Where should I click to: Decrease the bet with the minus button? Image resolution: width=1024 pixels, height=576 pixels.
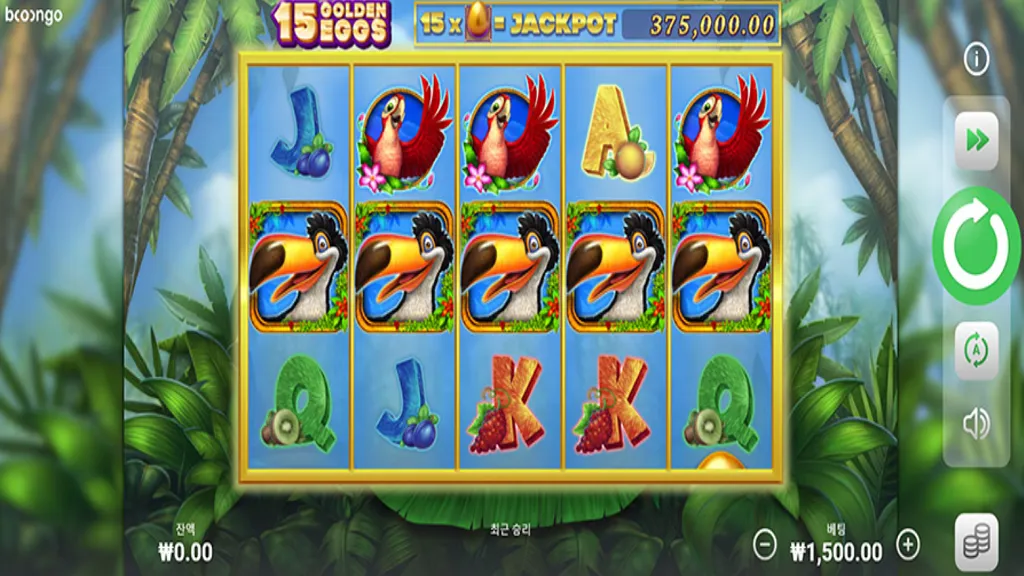point(765,544)
